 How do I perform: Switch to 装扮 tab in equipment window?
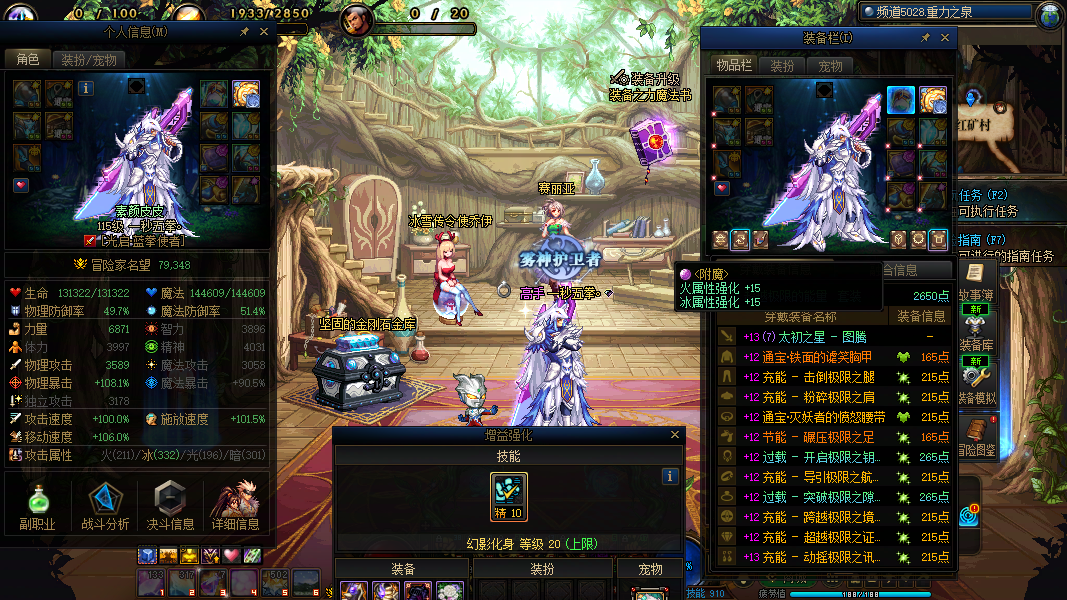(x=782, y=66)
